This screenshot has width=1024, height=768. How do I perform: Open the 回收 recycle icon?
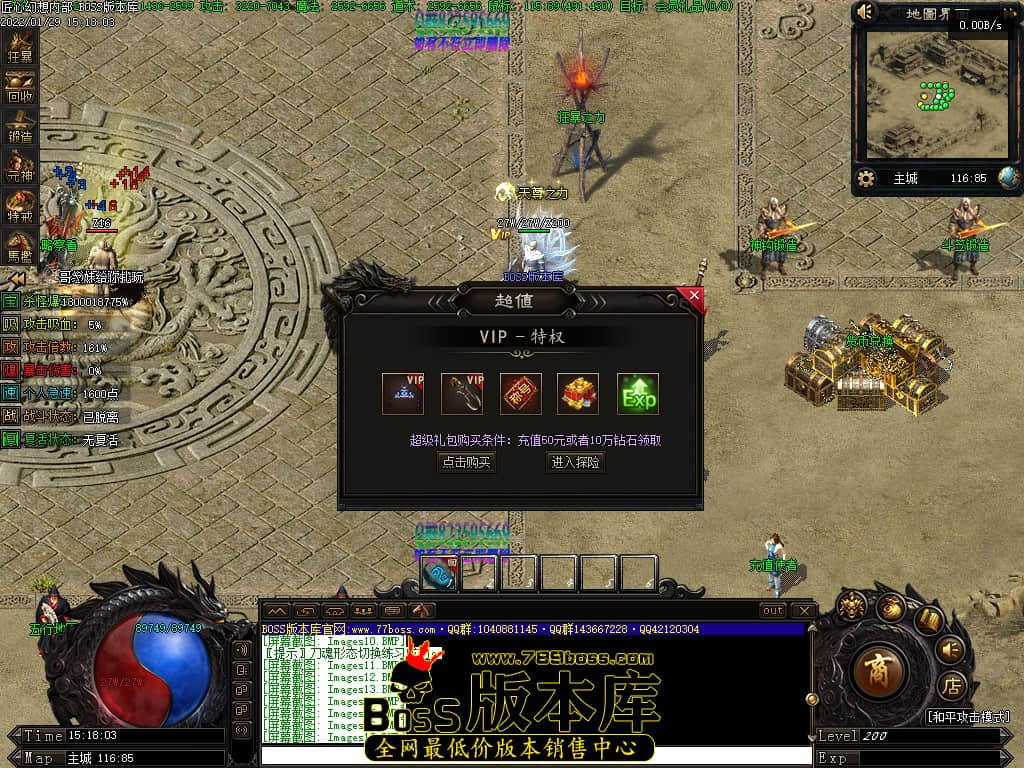coord(20,88)
